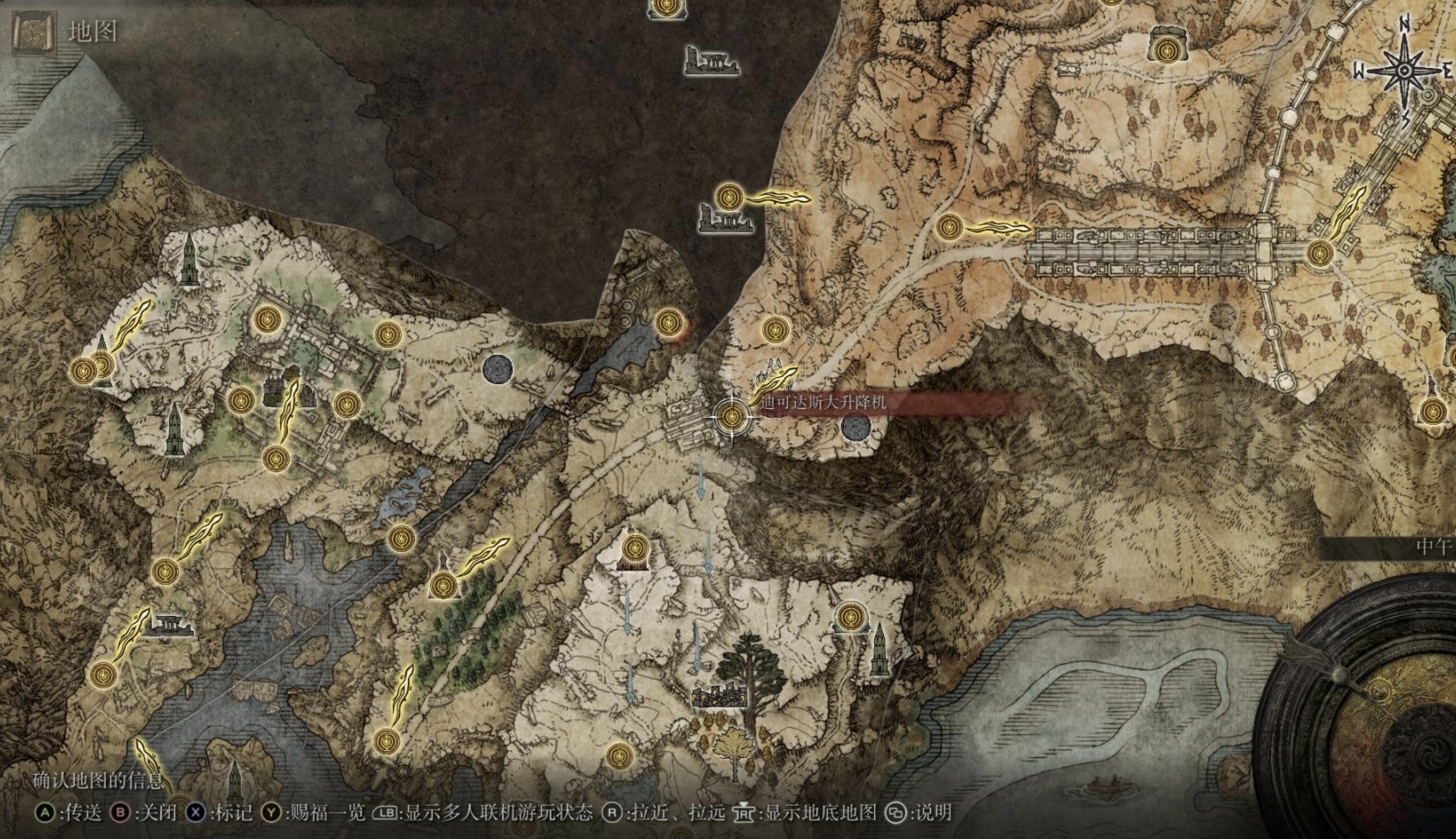This screenshot has height=839, width=1456.
Task: Click the compass rose
Action: point(1401,70)
